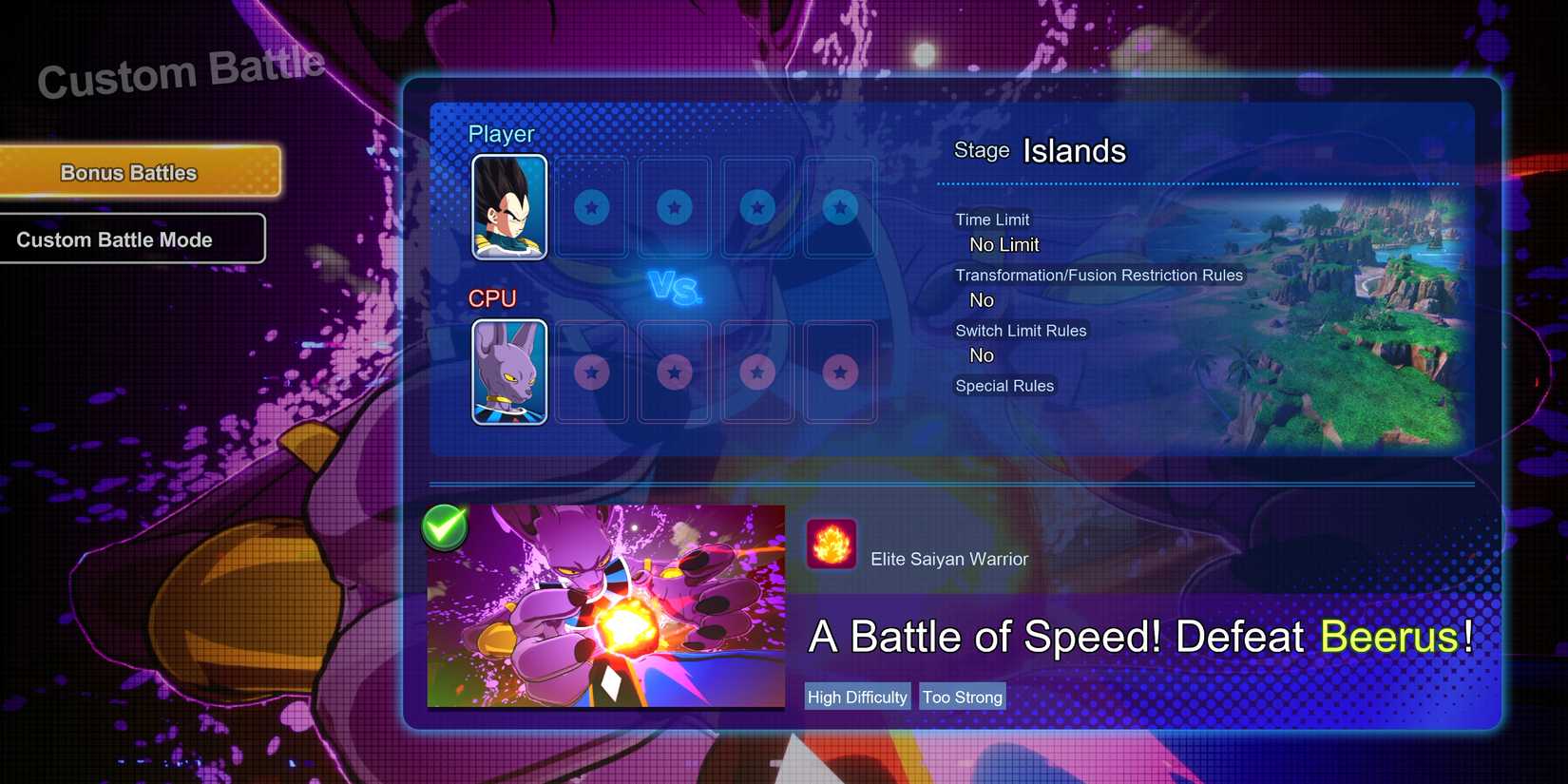Viewport: 1568px width, 784px height.
Task: Click the High Difficulty label
Action: tap(856, 696)
